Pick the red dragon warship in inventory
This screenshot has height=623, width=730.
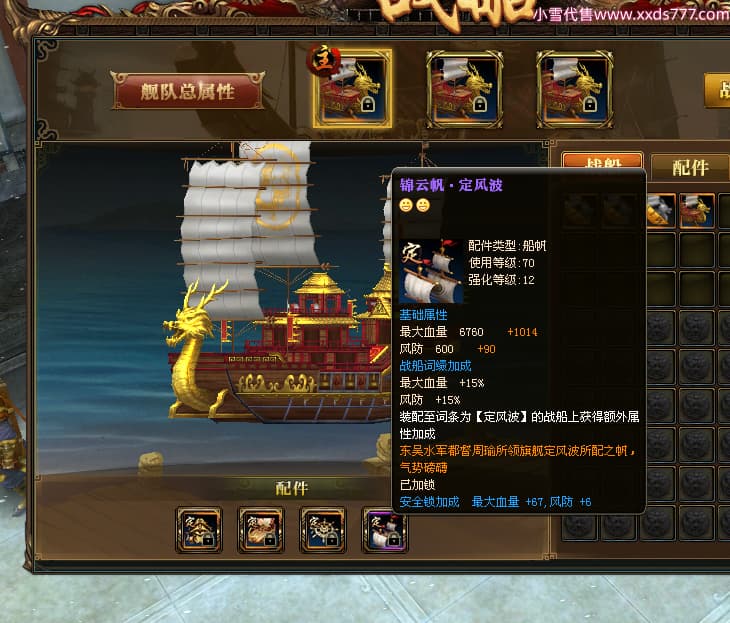click(697, 211)
